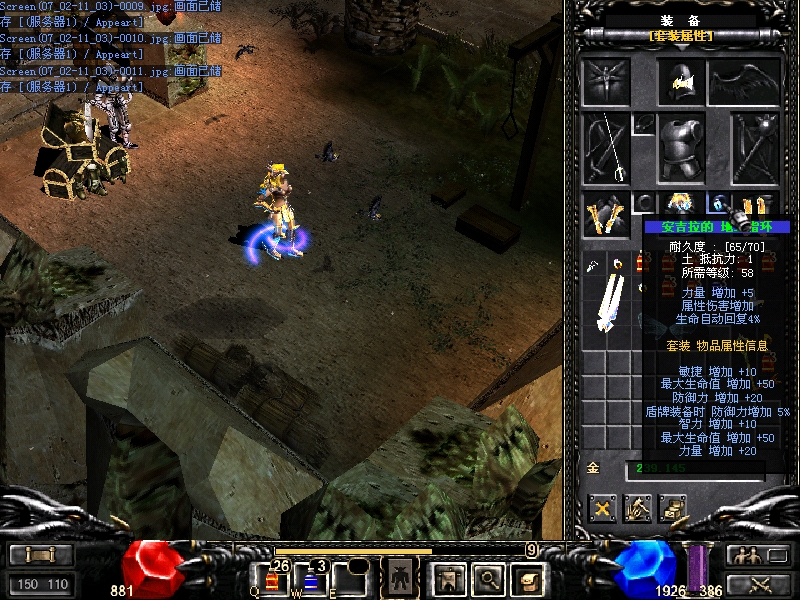
Task: Open the character info button
Action: [401, 577]
